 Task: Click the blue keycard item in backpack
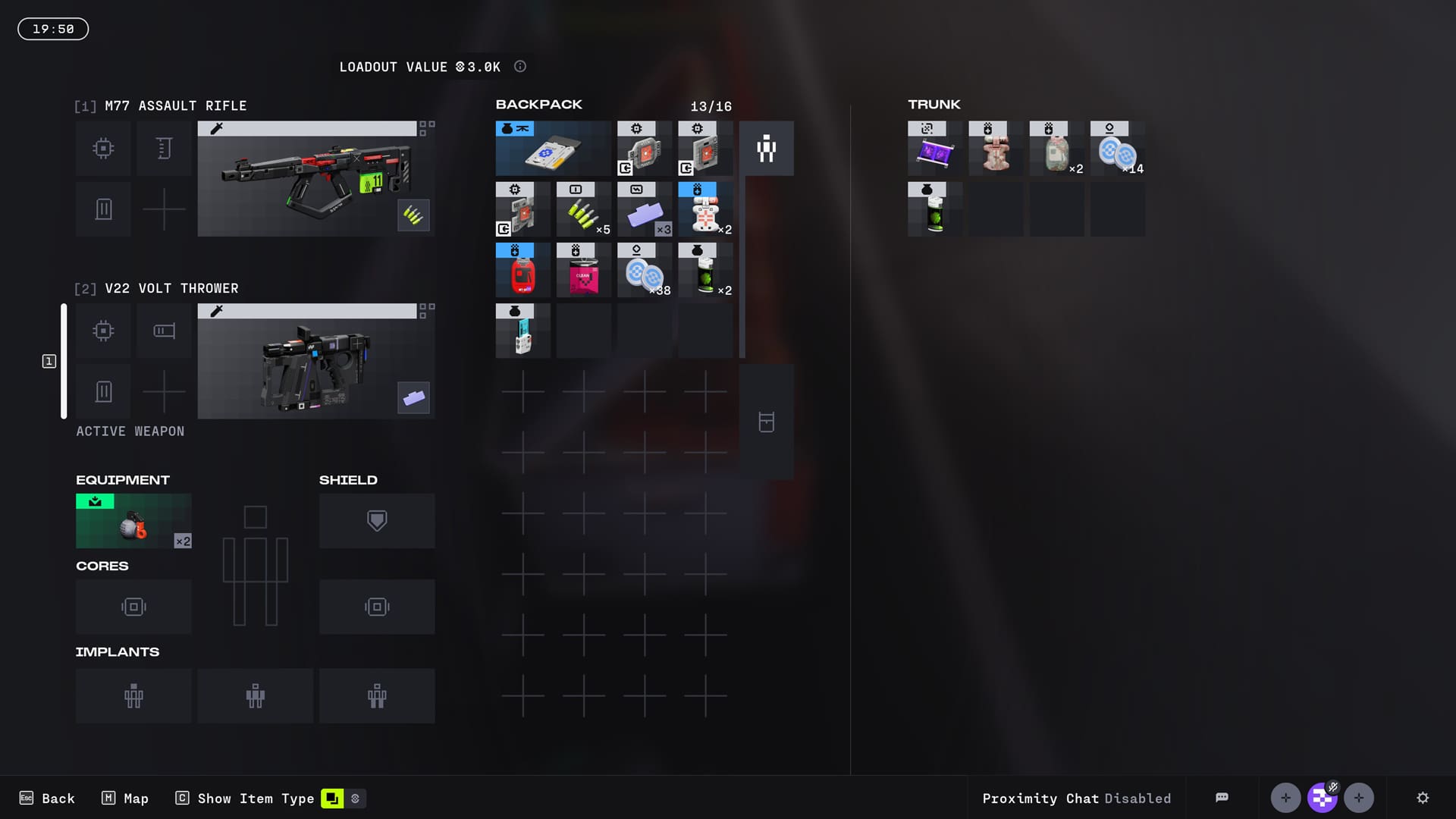[x=553, y=149]
